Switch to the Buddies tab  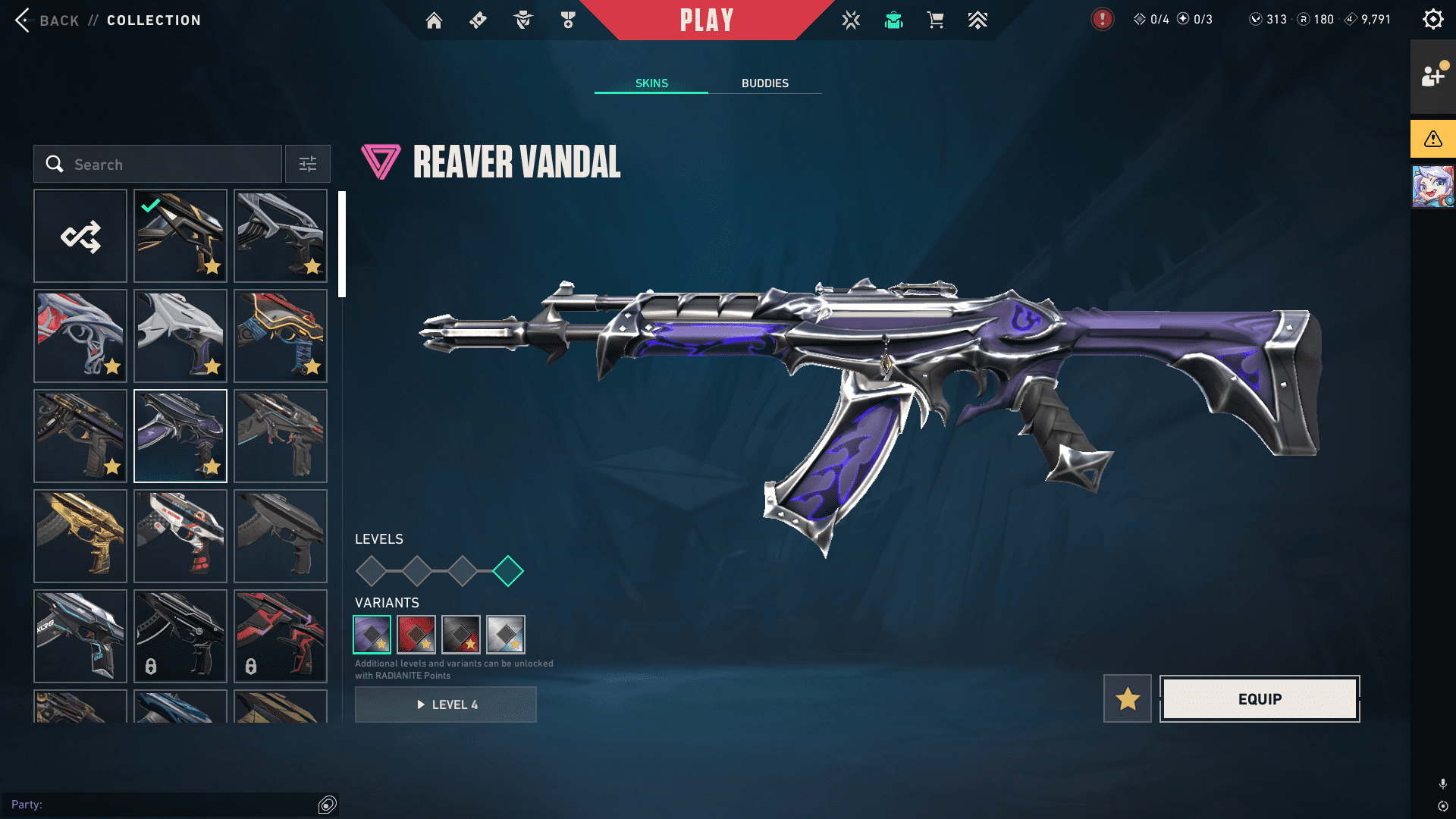click(764, 83)
